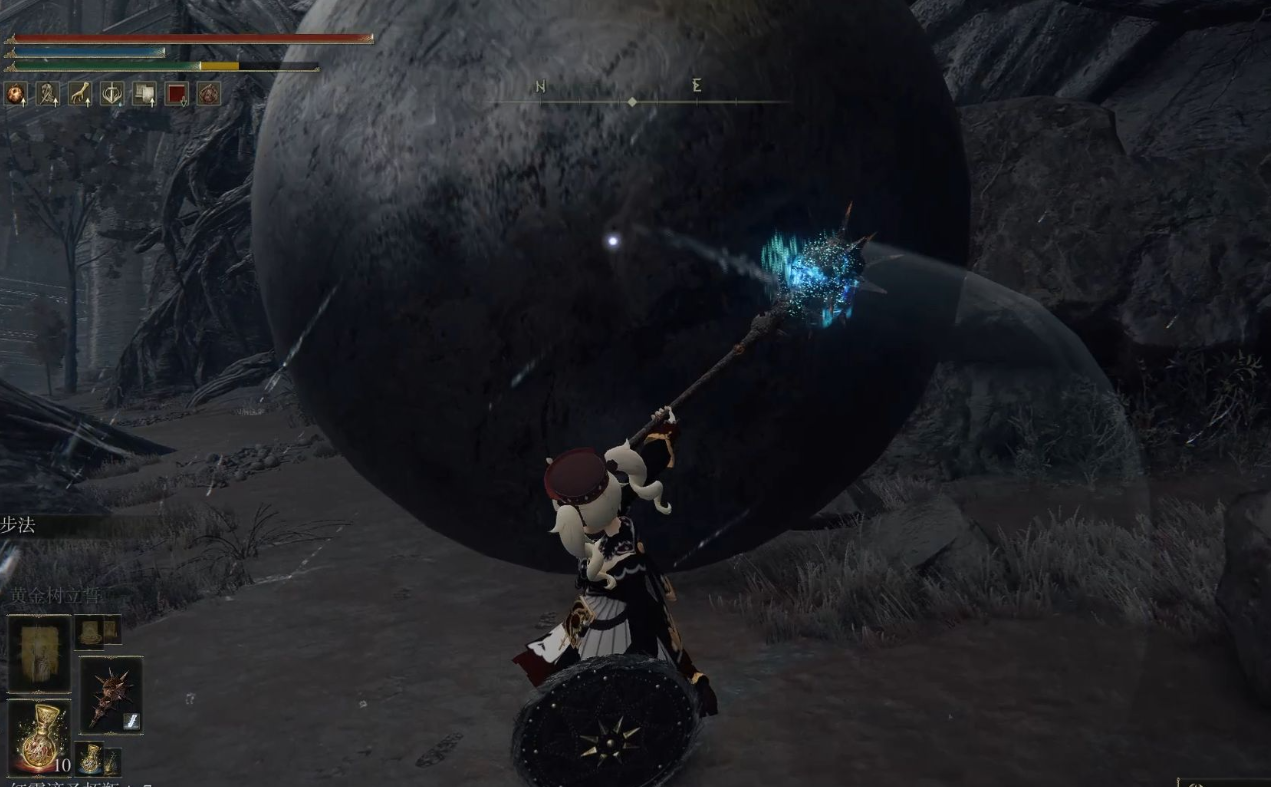The width and height of the screenshot is (1271, 787).
Task: Select the 黄金树立誓 incantation slot
Action: point(40,653)
